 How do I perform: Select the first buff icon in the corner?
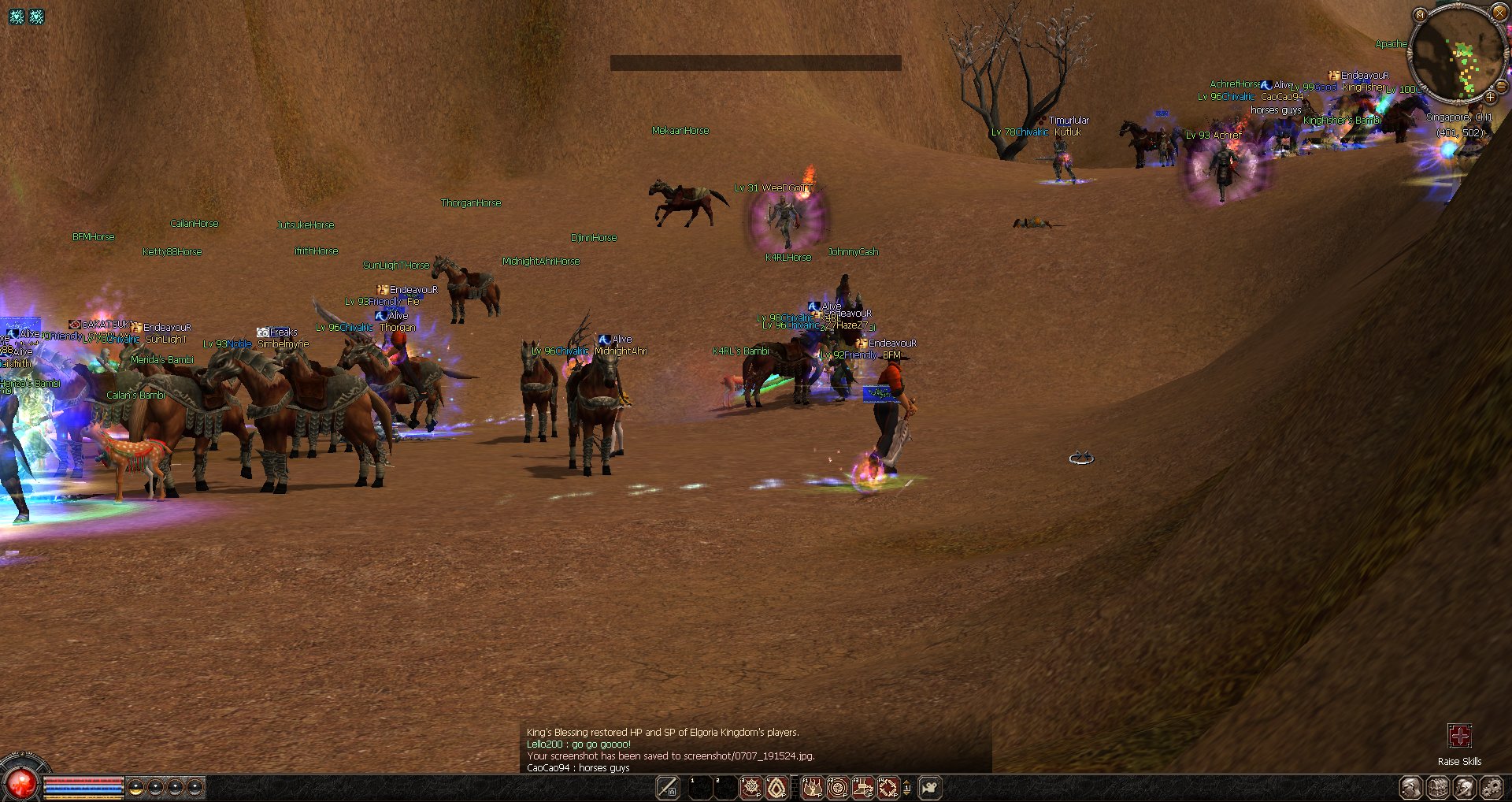tap(17, 16)
